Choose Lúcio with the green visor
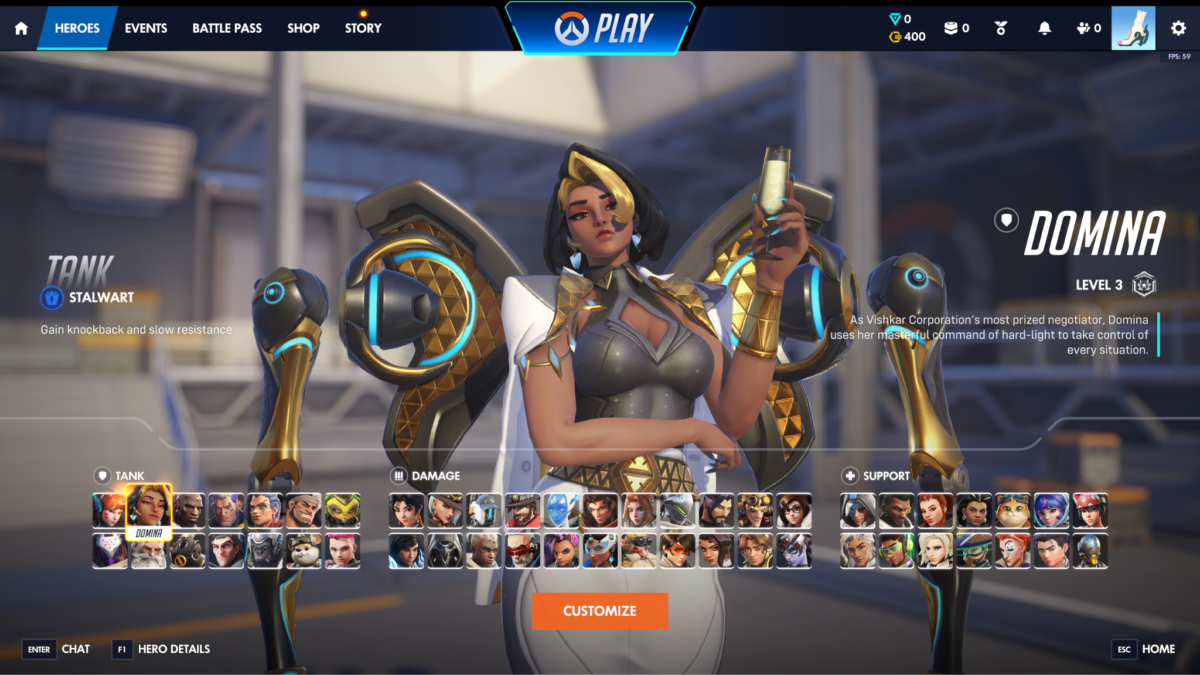The width and height of the screenshot is (1200, 675). 897,550
